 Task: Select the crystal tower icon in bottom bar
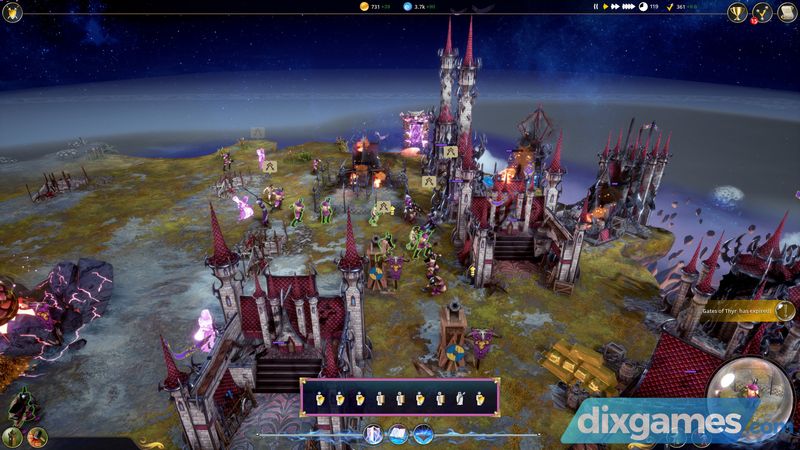pyautogui.click(x=373, y=434)
